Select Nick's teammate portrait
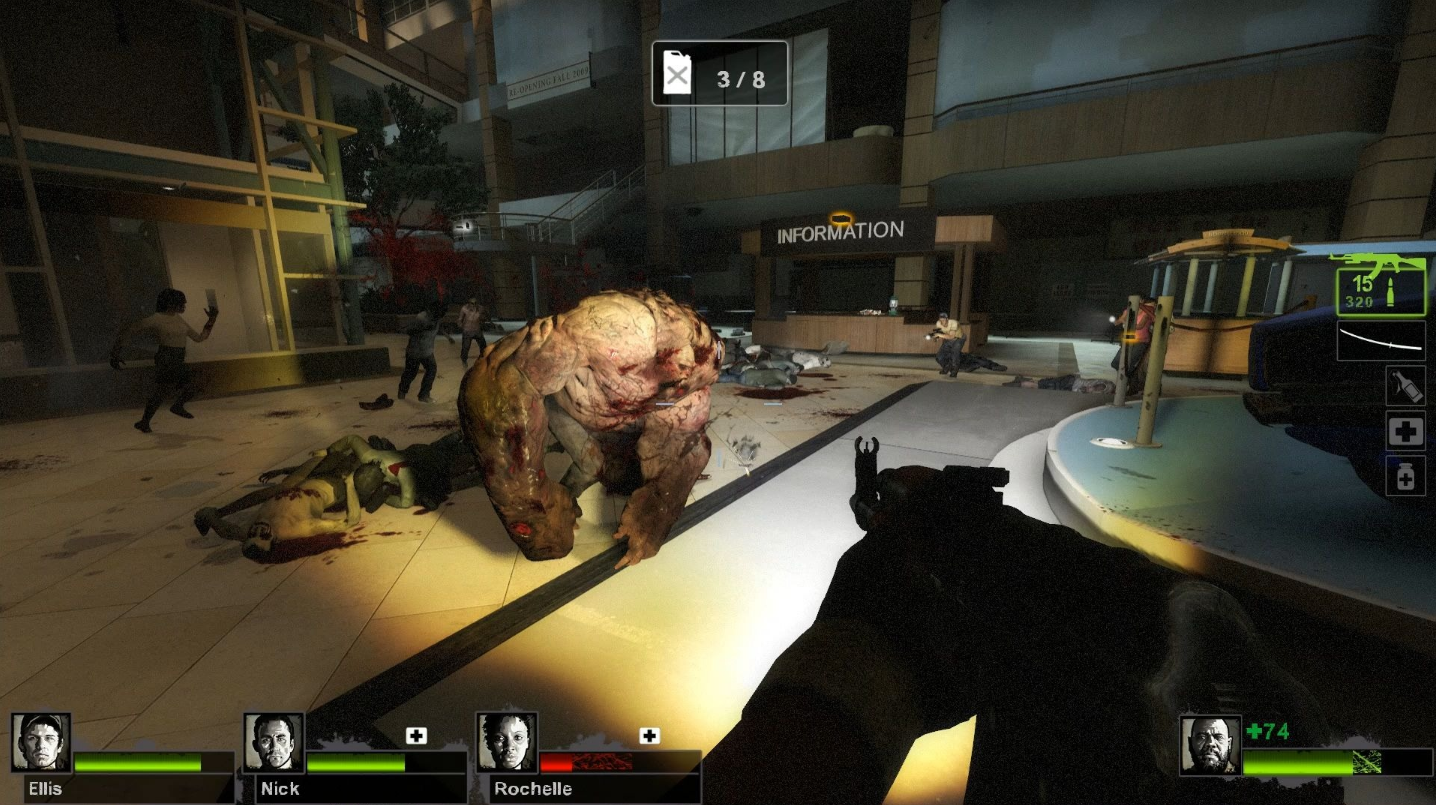 coord(273,743)
